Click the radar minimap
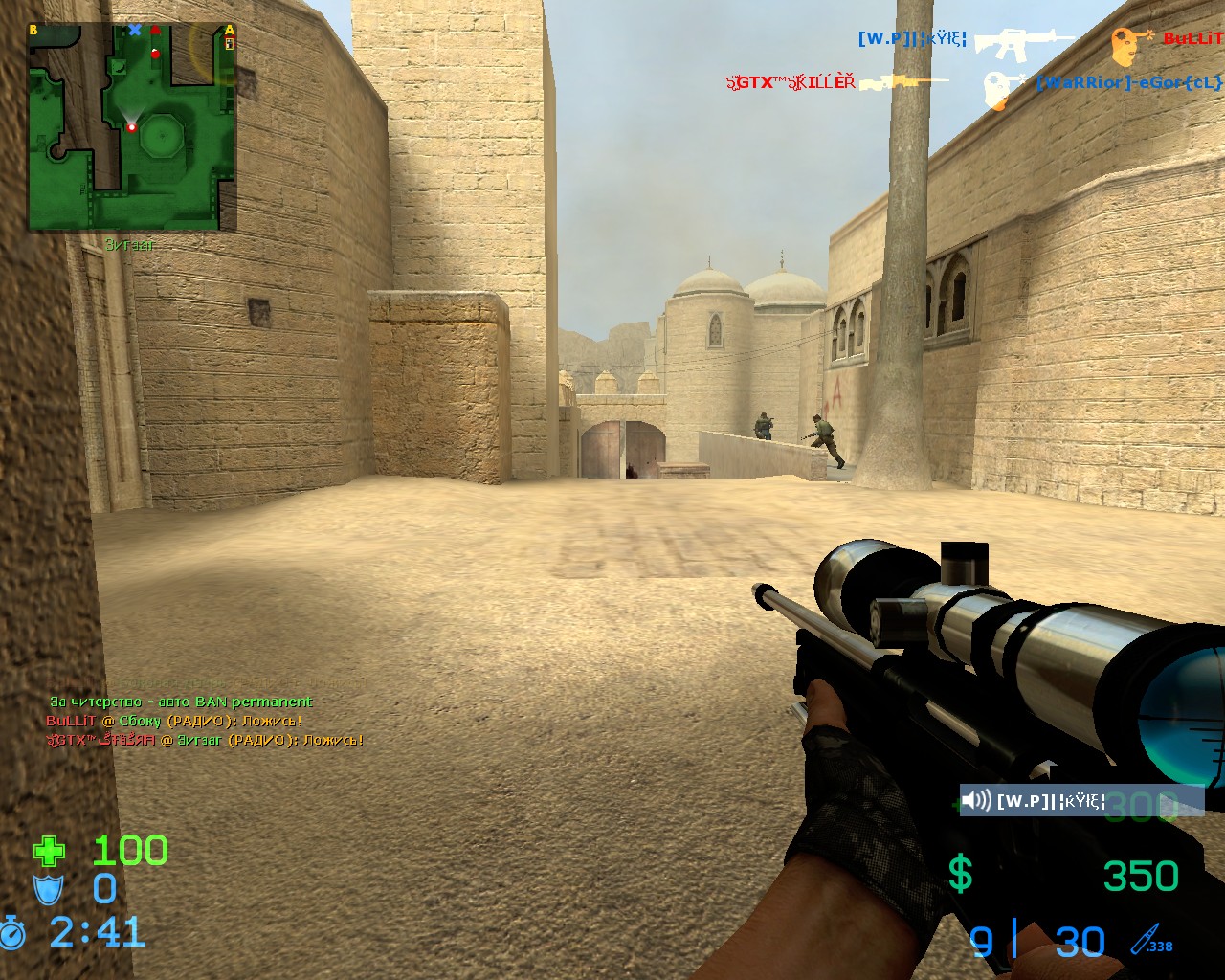1225x980 pixels. click(131, 127)
